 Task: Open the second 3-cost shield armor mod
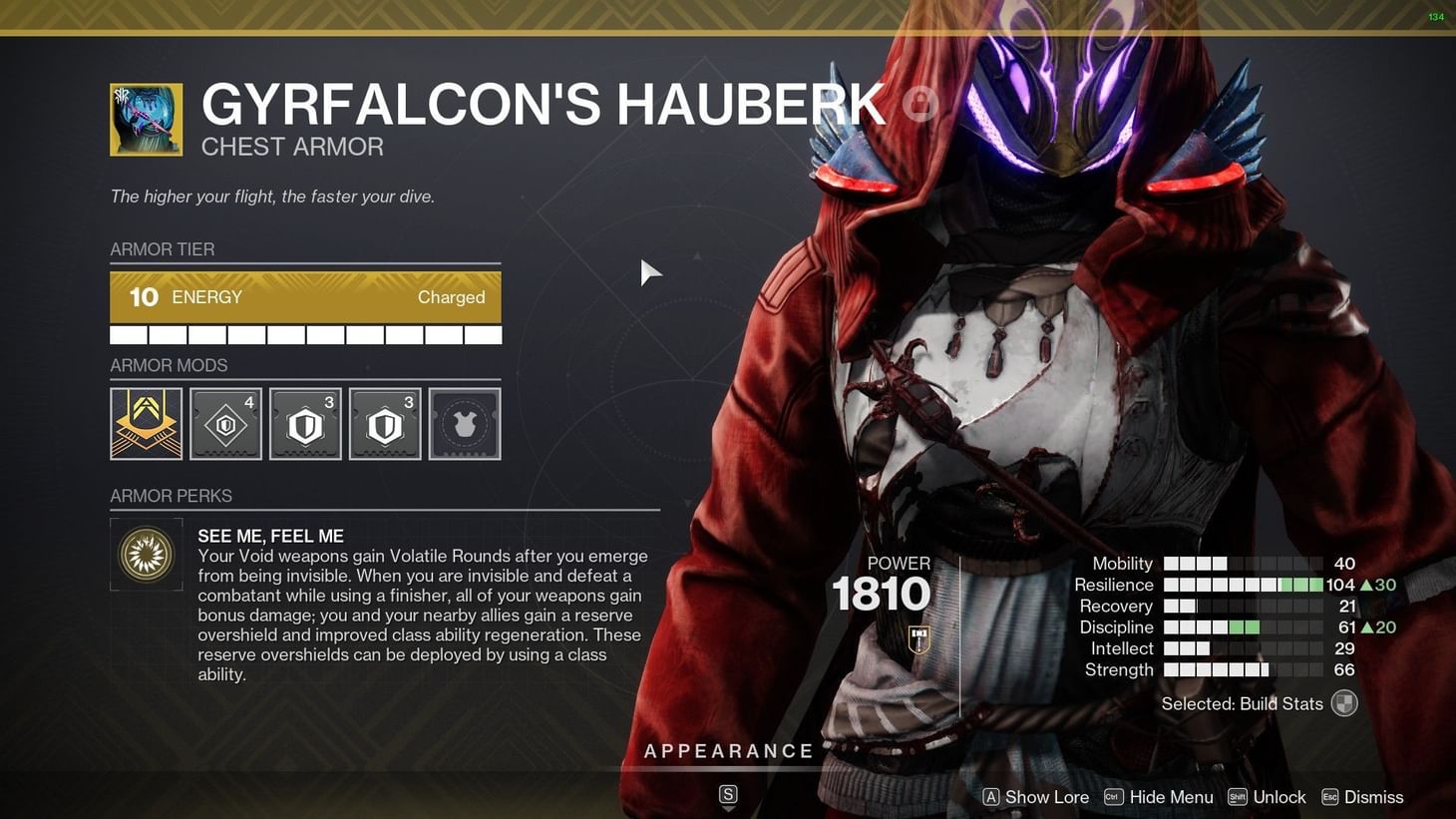pos(385,423)
